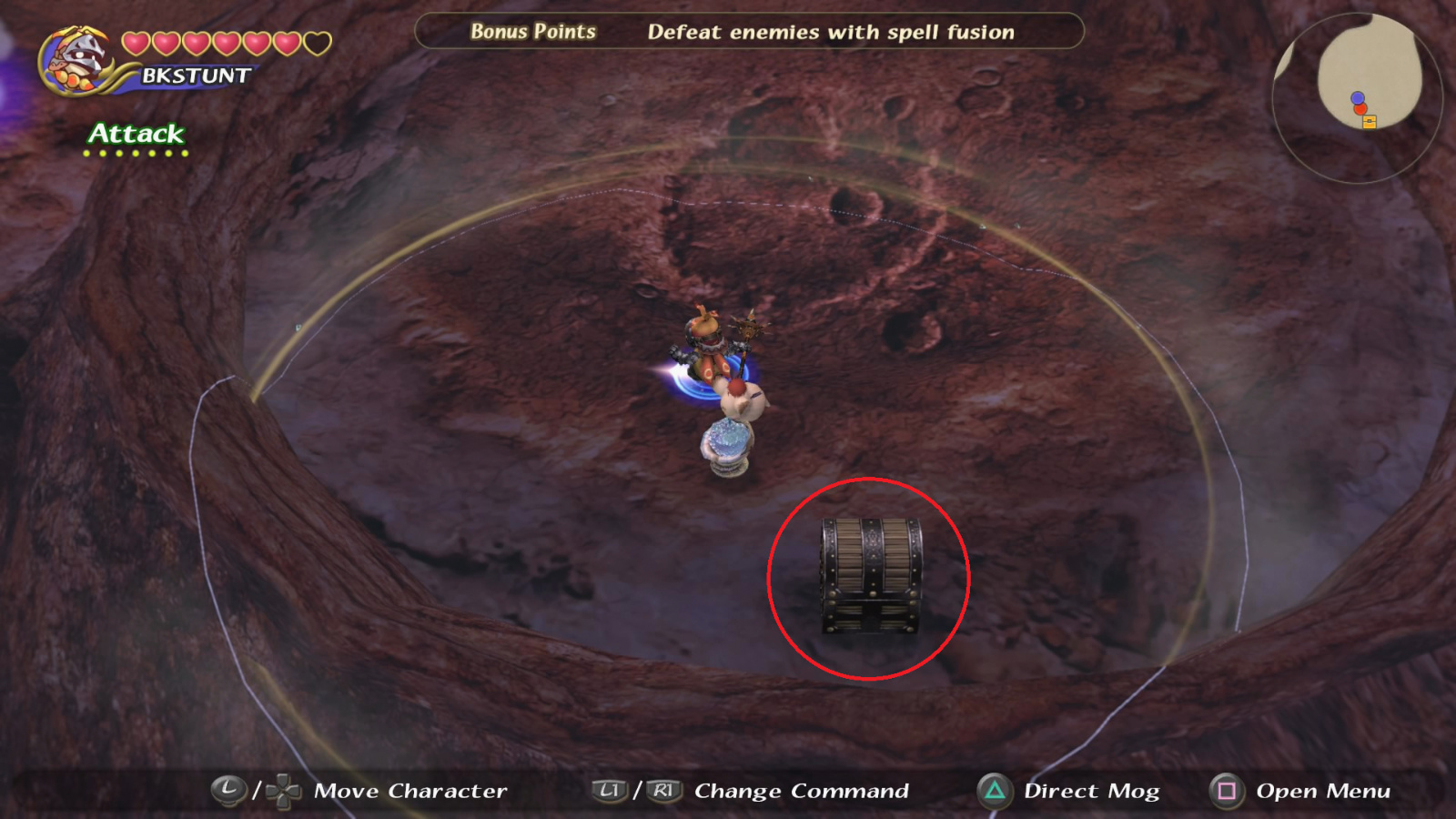Click the red player dot on the minimap
The width and height of the screenshot is (1456, 819).
[1360, 108]
